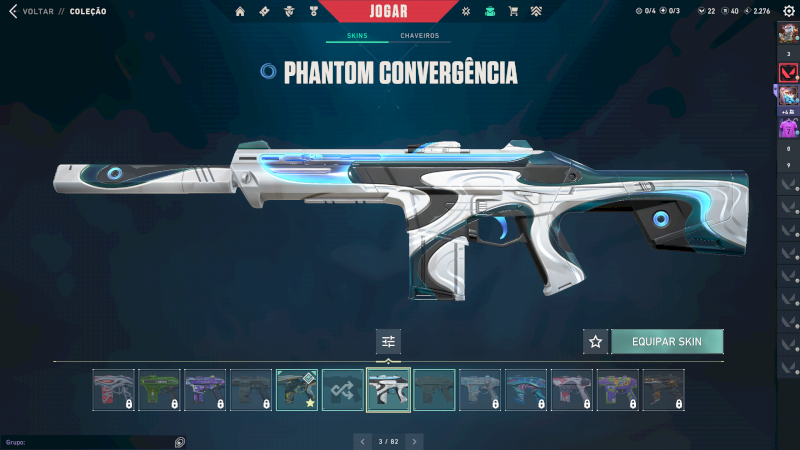Pick the white Convergência Phantom thumbnail
Viewport: 800px width, 450px height.
tap(389, 390)
